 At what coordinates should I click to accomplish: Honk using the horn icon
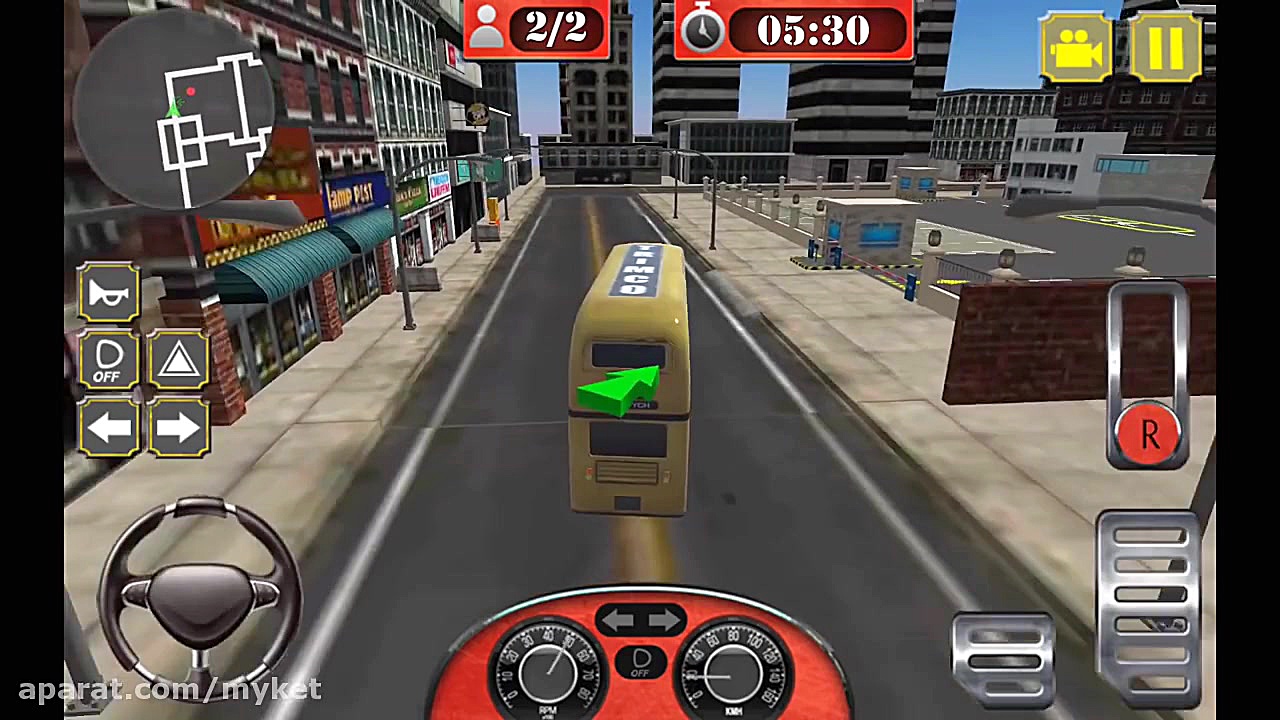tap(108, 292)
